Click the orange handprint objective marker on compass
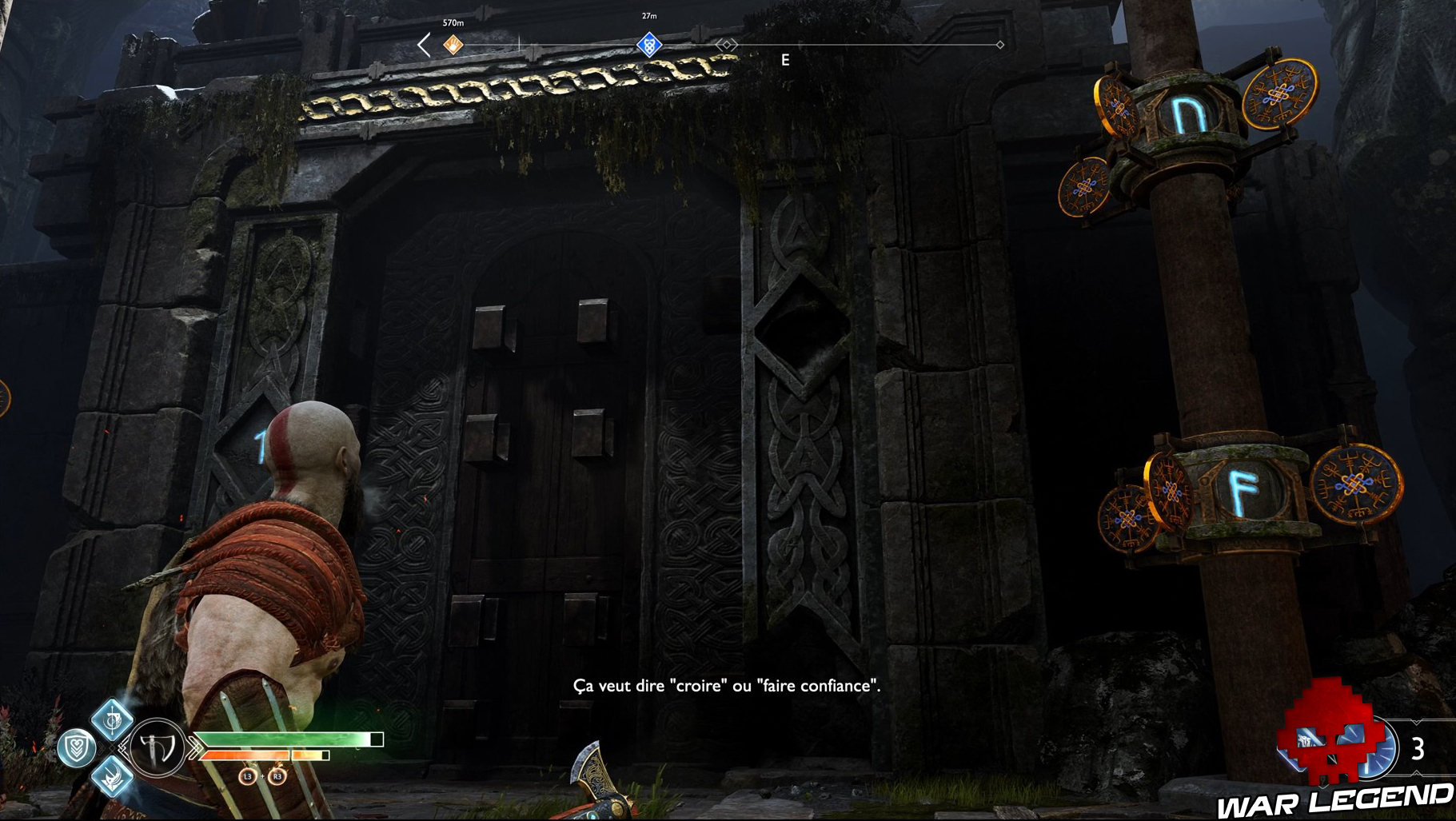 [x=454, y=46]
